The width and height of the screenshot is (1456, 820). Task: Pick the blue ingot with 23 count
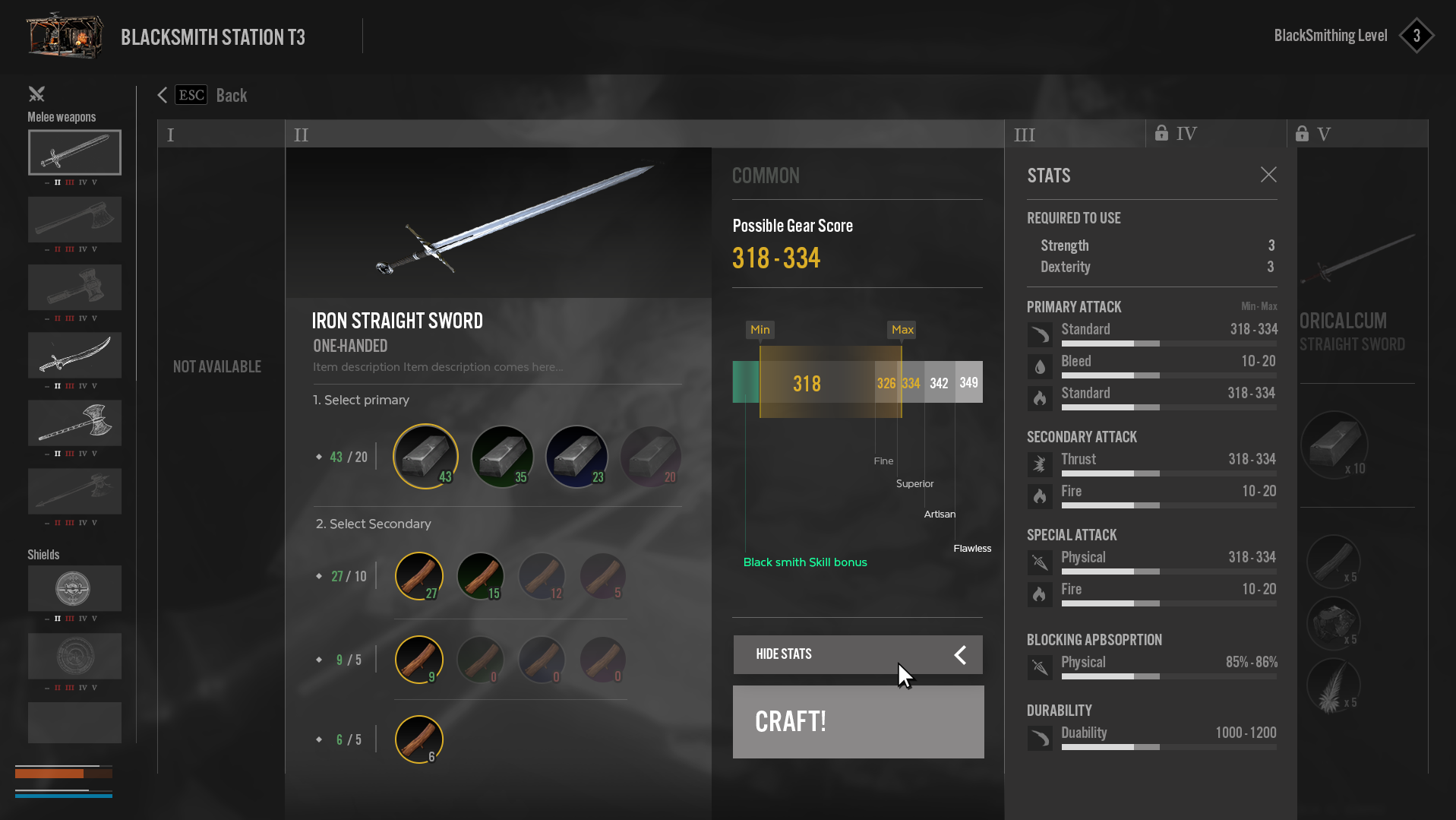[x=576, y=456]
